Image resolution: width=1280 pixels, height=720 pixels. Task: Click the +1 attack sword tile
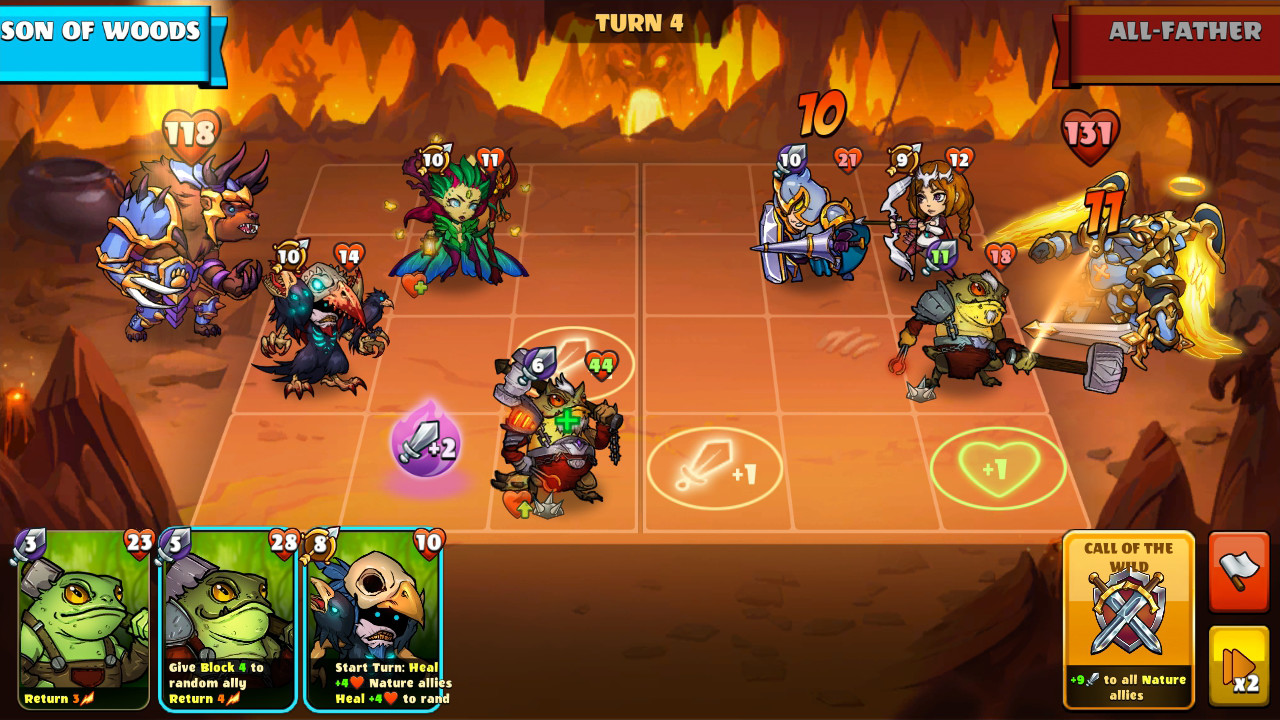coord(715,468)
